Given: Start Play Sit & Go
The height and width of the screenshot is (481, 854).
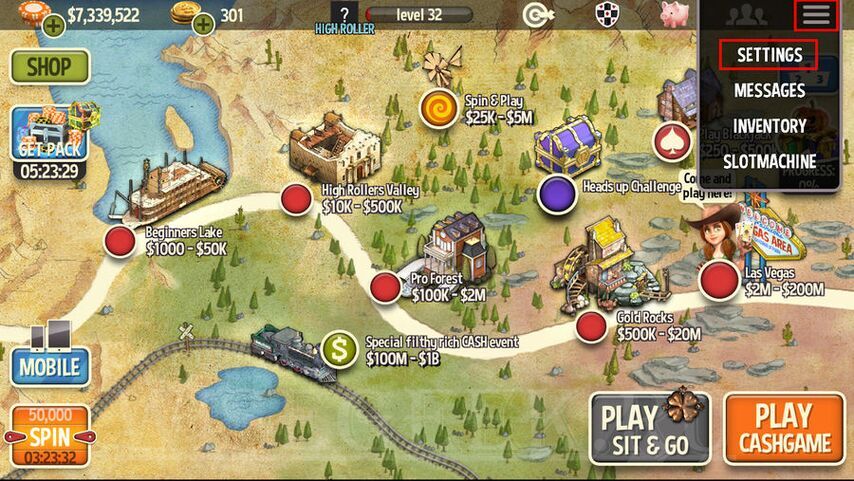Looking at the screenshot, I should [x=649, y=427].
